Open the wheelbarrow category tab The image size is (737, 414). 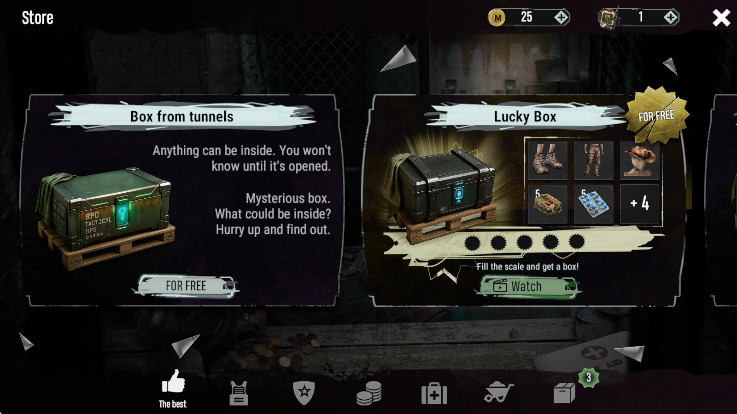pyautogui.click(x=499, y=392)
